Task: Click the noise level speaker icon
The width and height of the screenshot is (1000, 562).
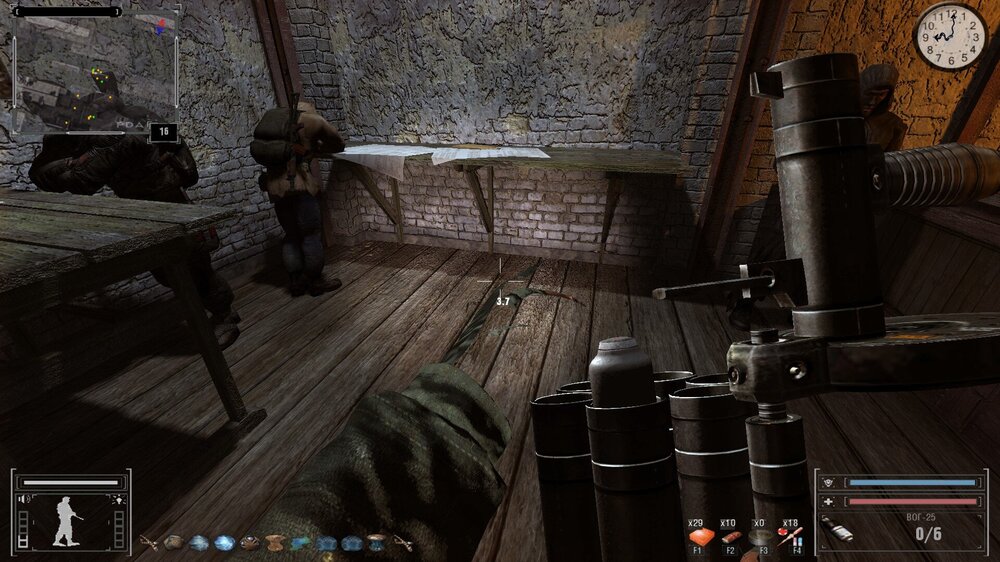Action: click(23, 498)
